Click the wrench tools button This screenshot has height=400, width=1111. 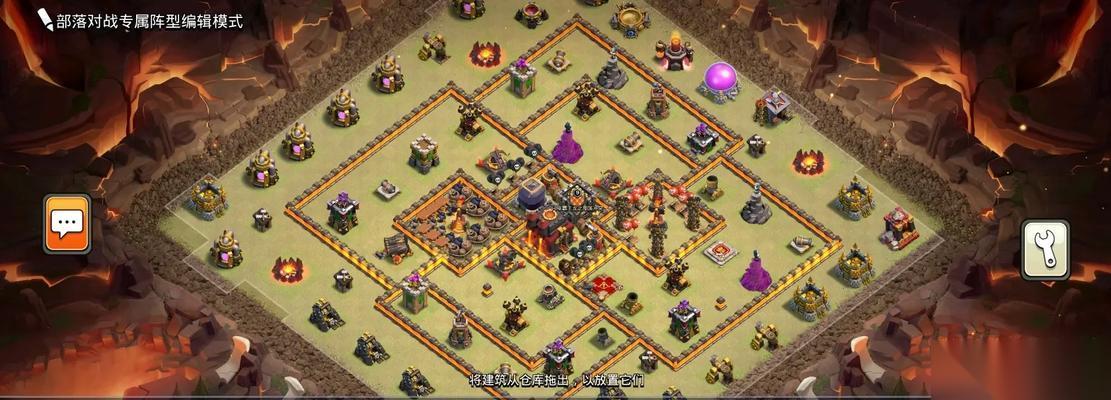[1045, 250]
